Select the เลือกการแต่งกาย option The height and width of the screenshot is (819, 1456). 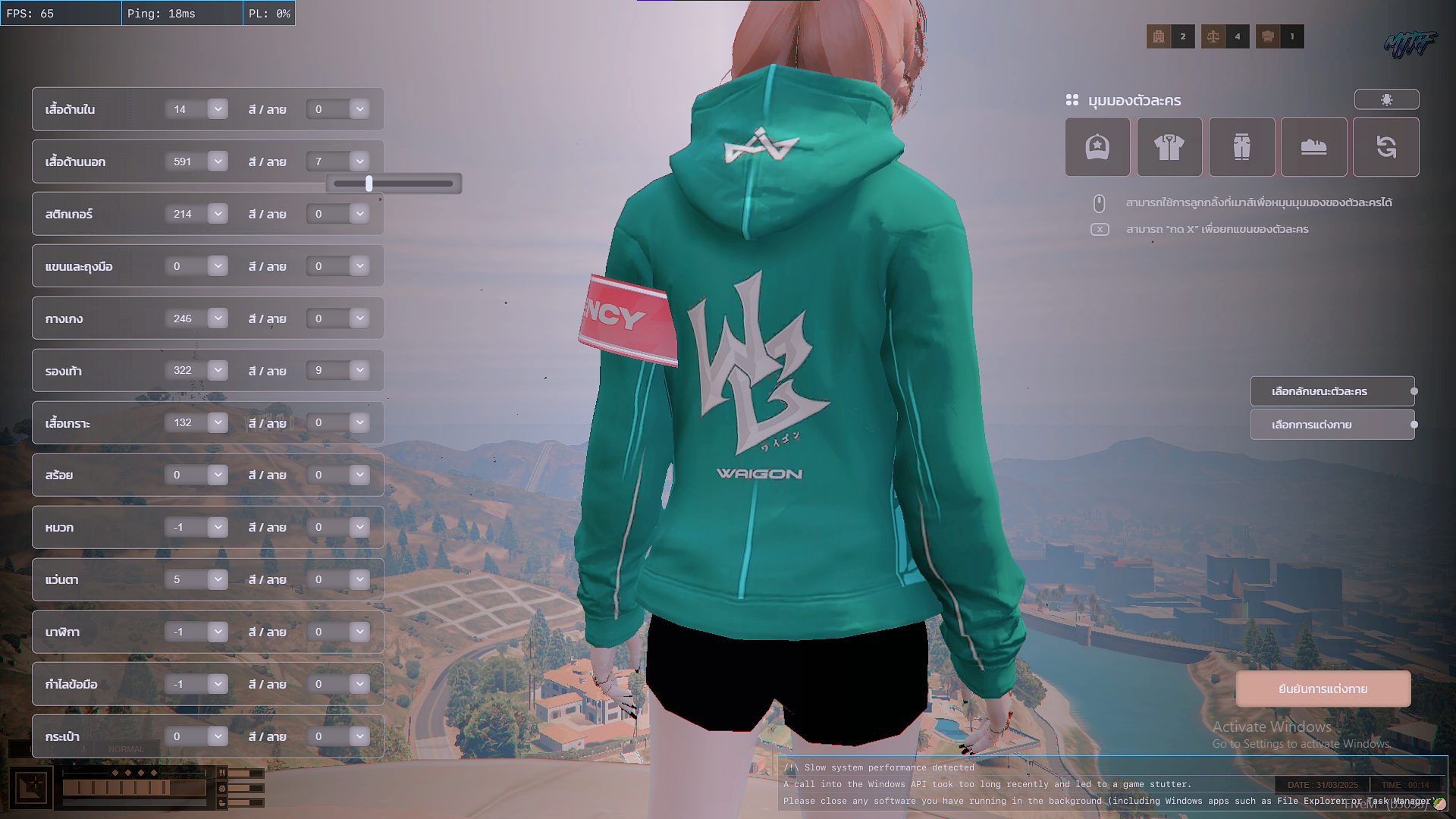(1332, 425)
